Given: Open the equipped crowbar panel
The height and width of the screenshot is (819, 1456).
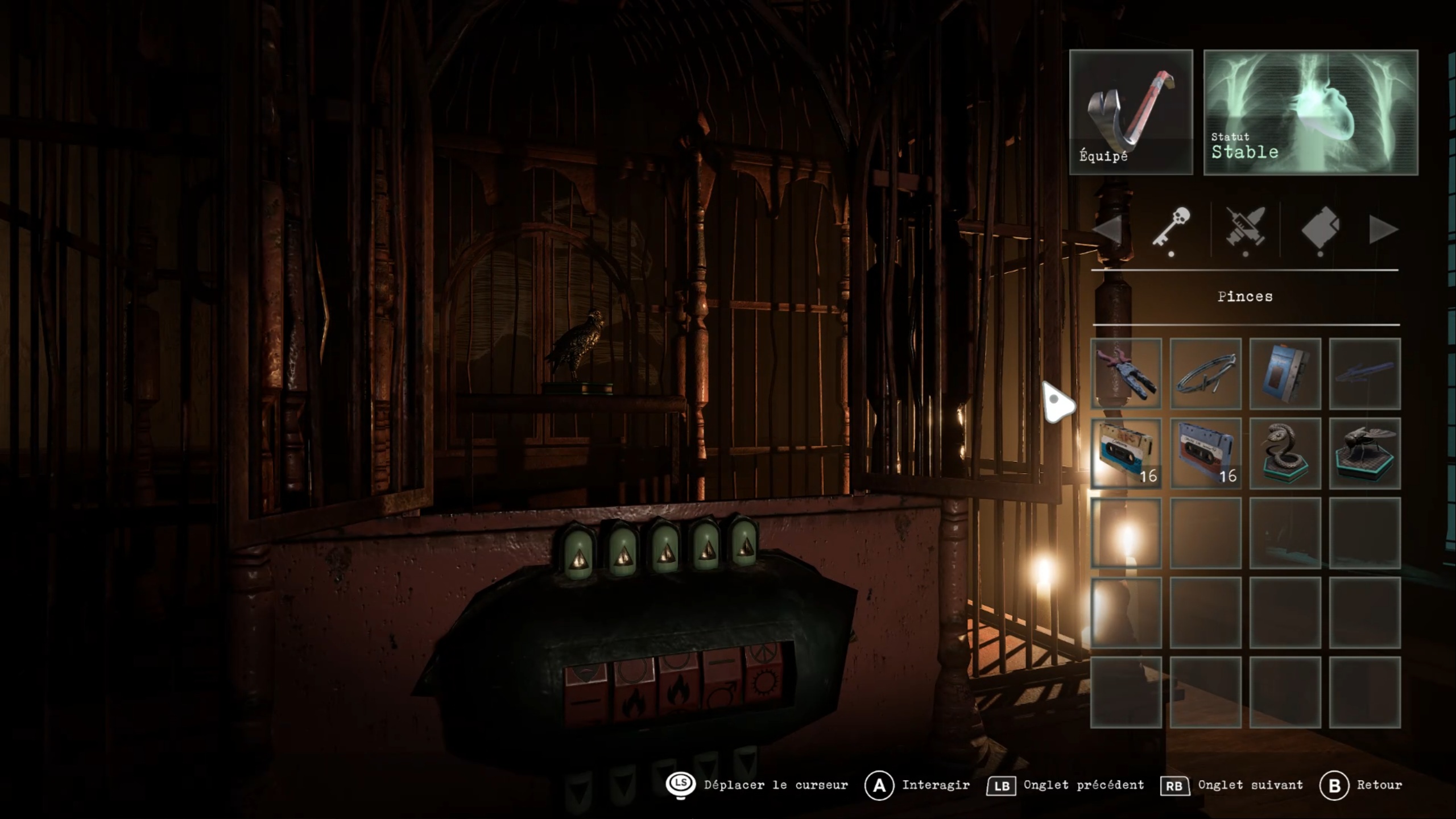Looking at the screenshot, I should click(x=1131, y=112).
